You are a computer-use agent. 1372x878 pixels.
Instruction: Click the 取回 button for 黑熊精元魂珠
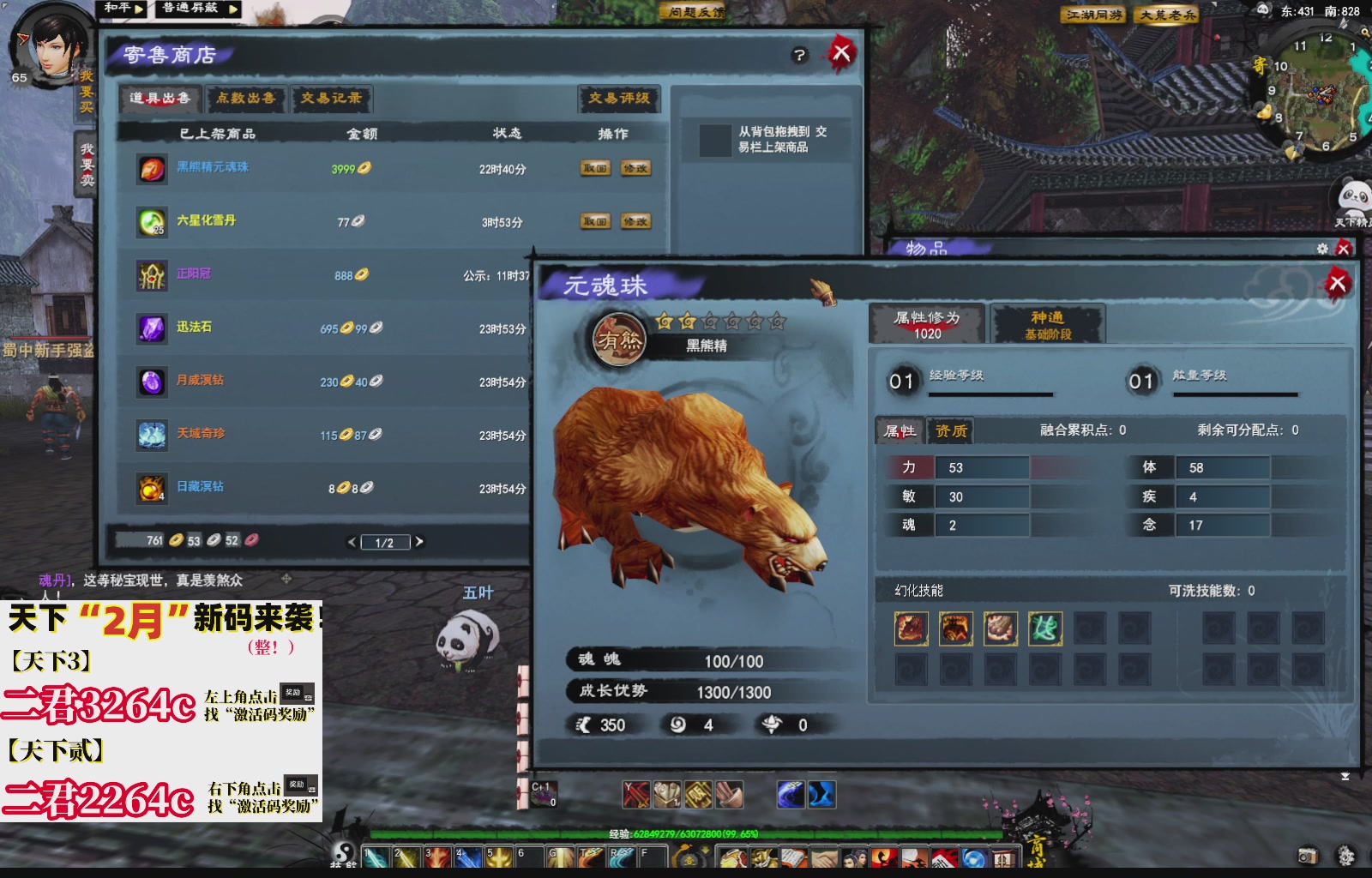point(596,168)
